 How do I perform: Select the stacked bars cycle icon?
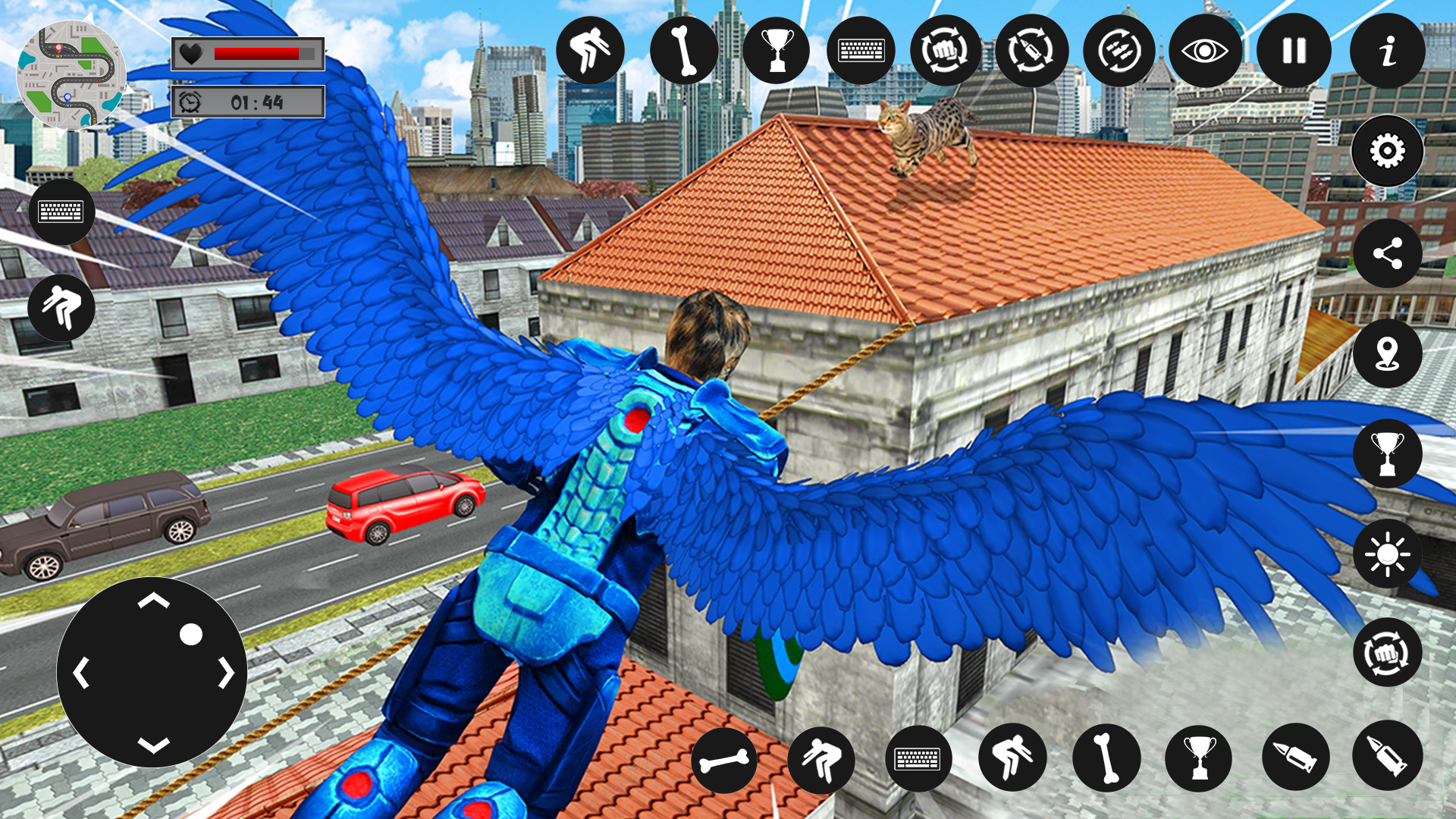(1119, 51)
